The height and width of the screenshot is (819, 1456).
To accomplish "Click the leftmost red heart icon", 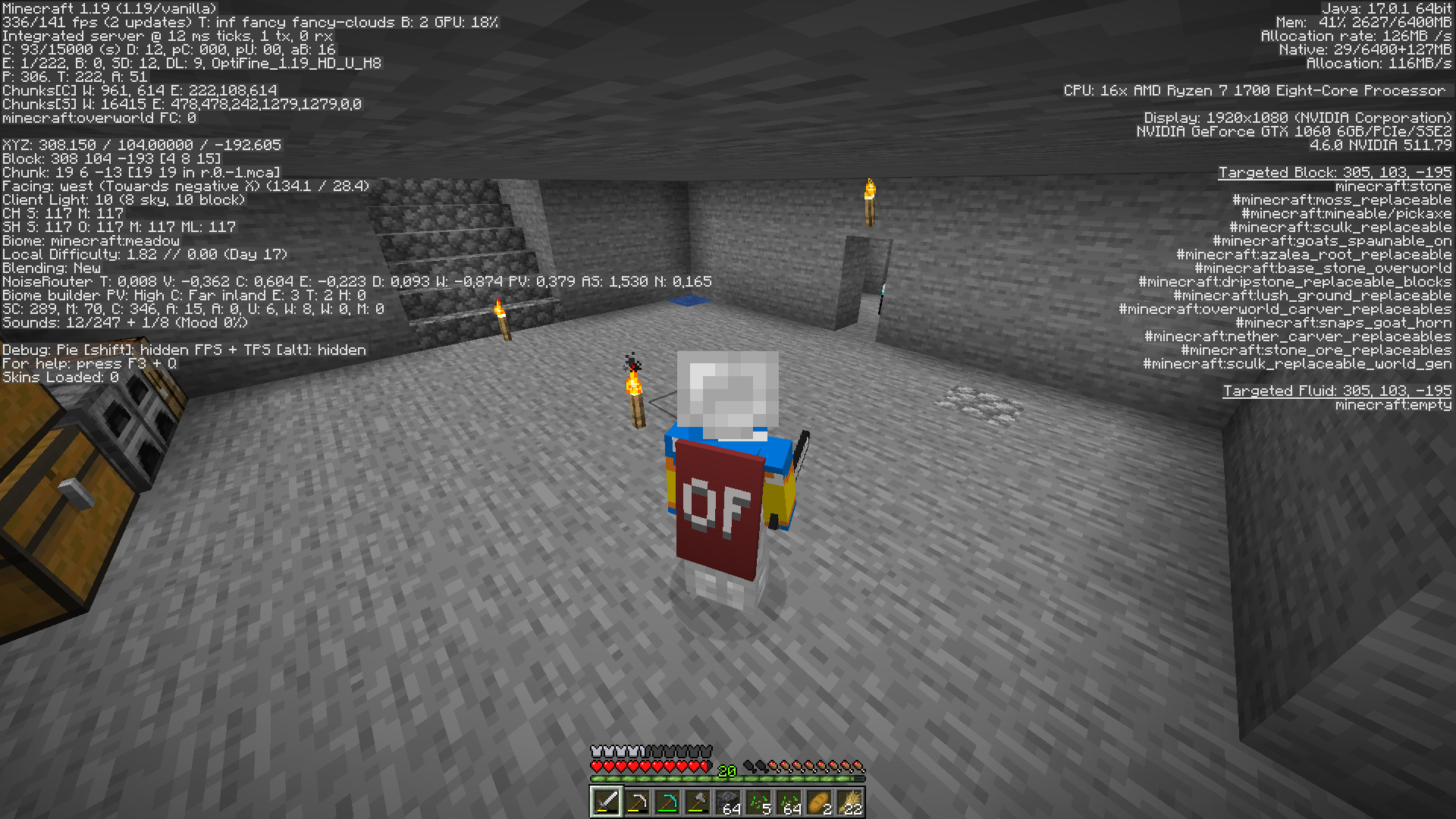I will [x=596, y=766].
